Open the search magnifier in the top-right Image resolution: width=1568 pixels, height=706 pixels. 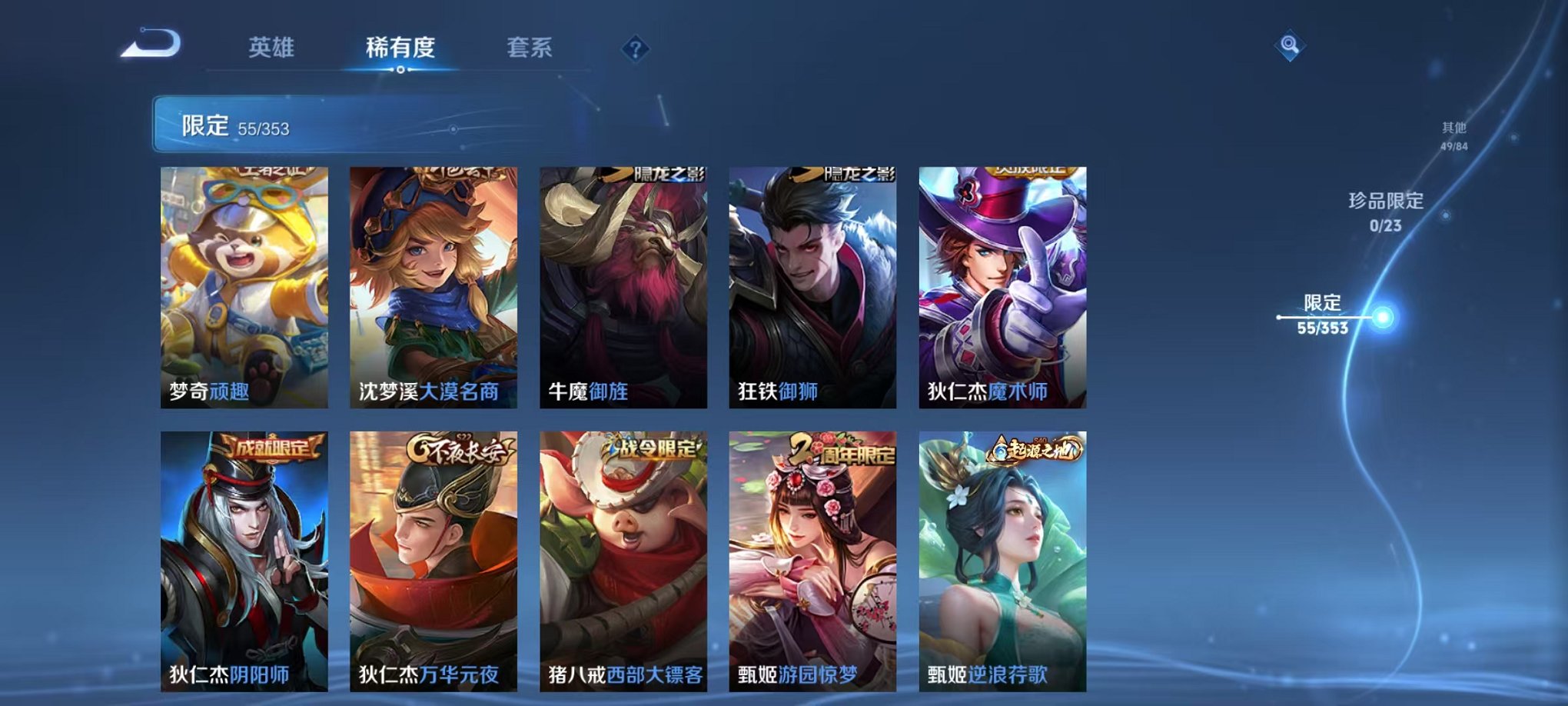tap(1291, 45)
